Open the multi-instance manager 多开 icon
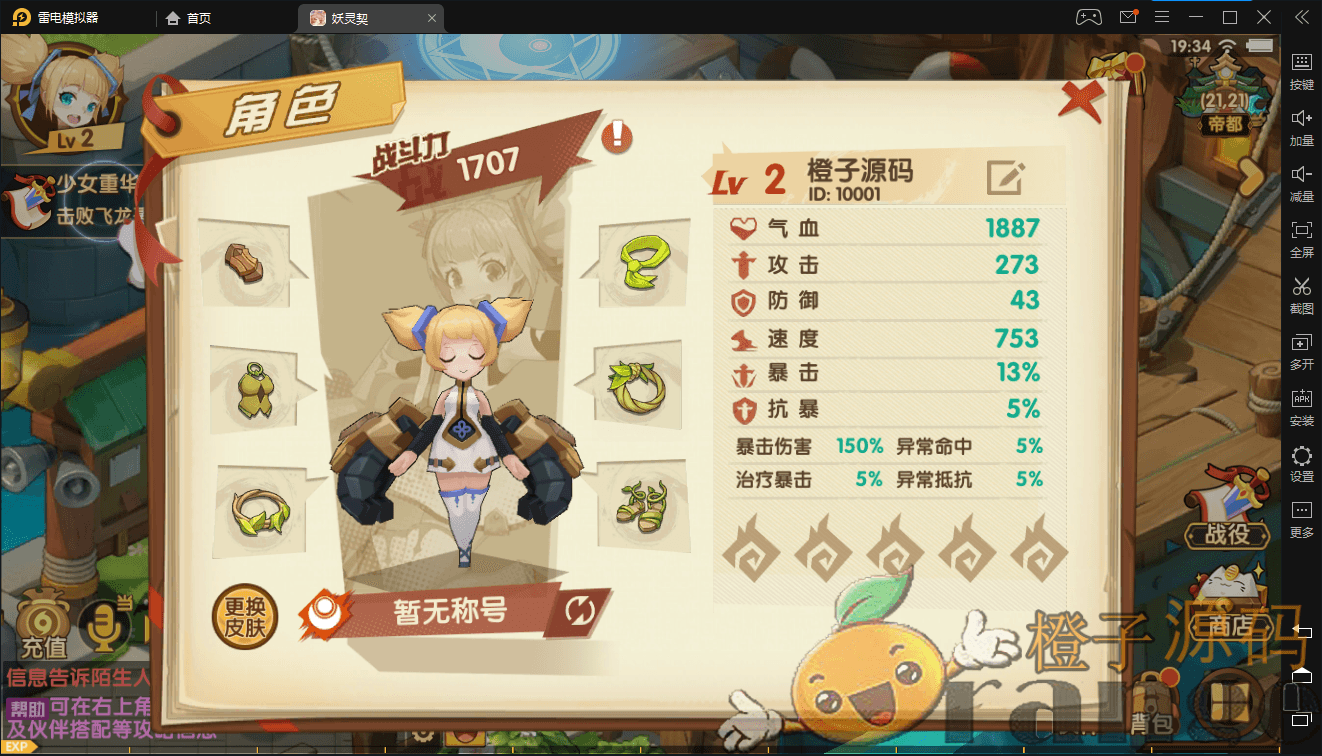Screen dimensions: 1322x756 pyautogui.click(x=1301, y=349)
